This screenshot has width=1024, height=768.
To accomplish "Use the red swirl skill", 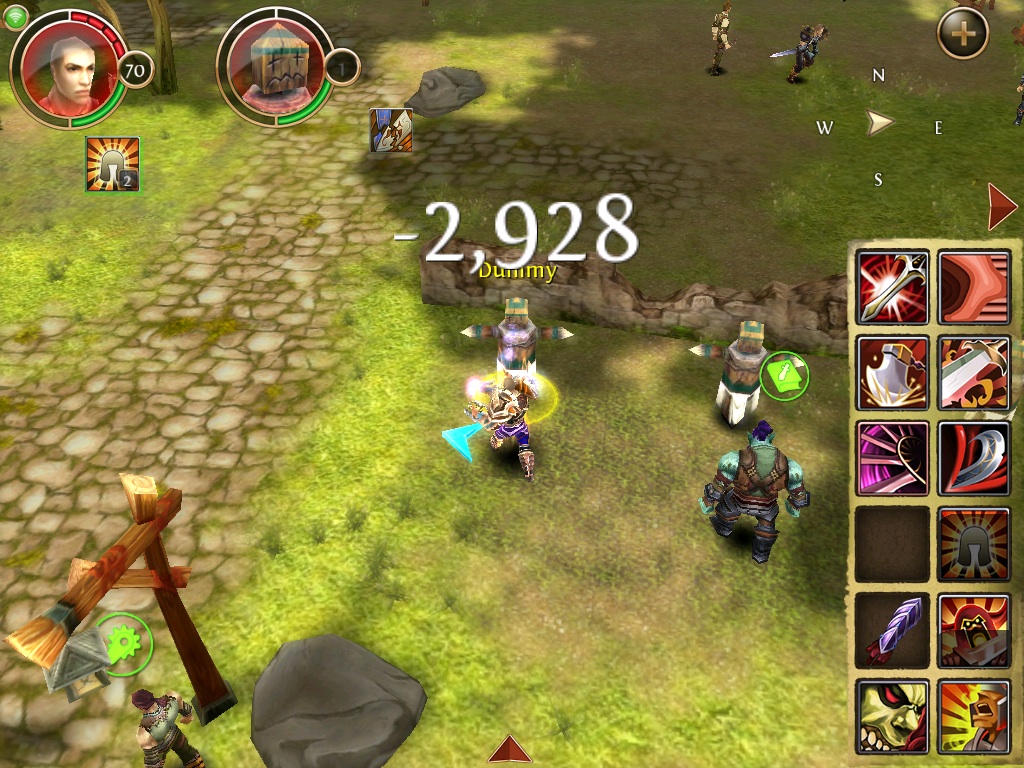I will coord(974,288).
